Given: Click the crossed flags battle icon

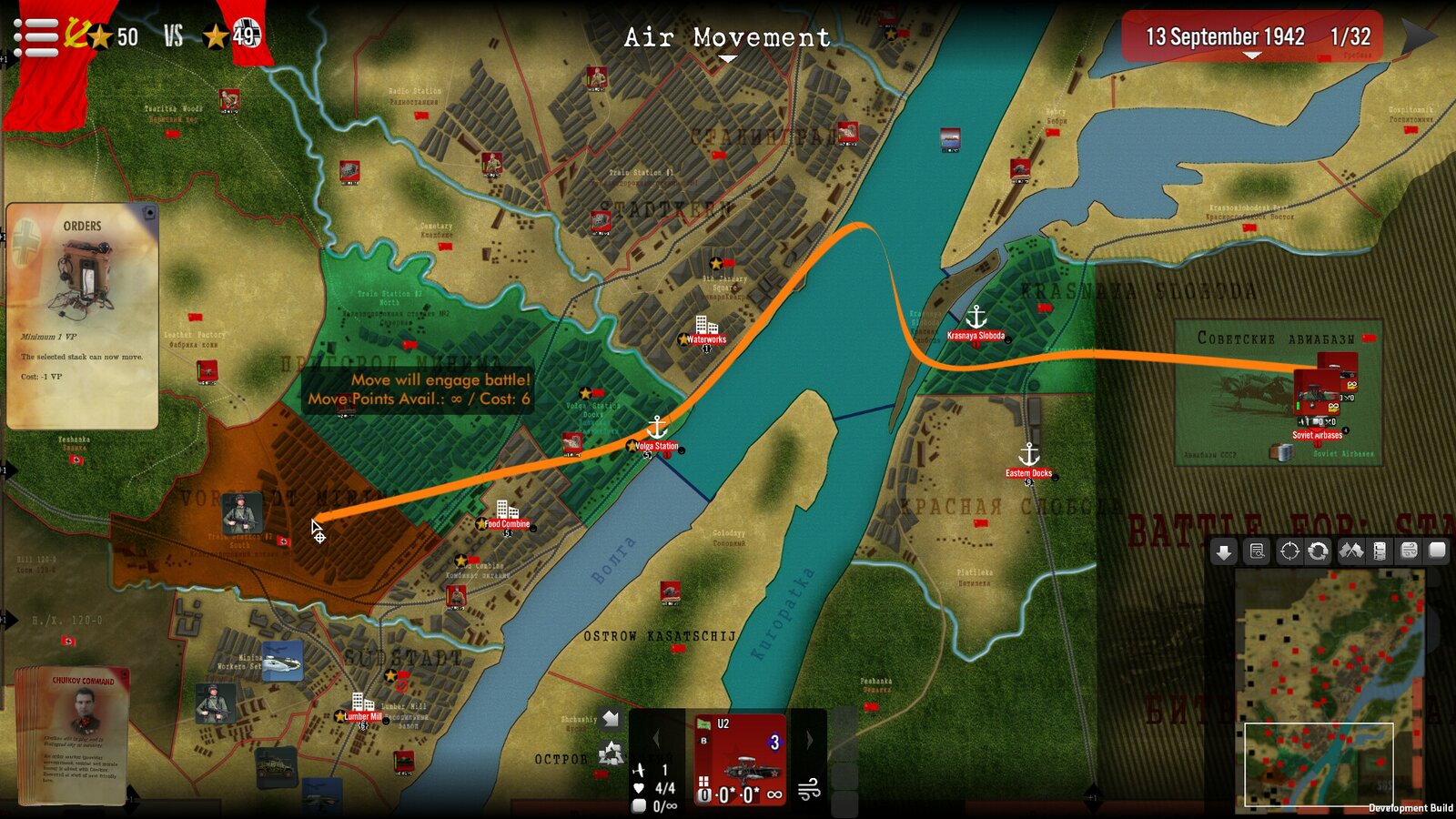Looking at the screenshot, I should 1352,551.
